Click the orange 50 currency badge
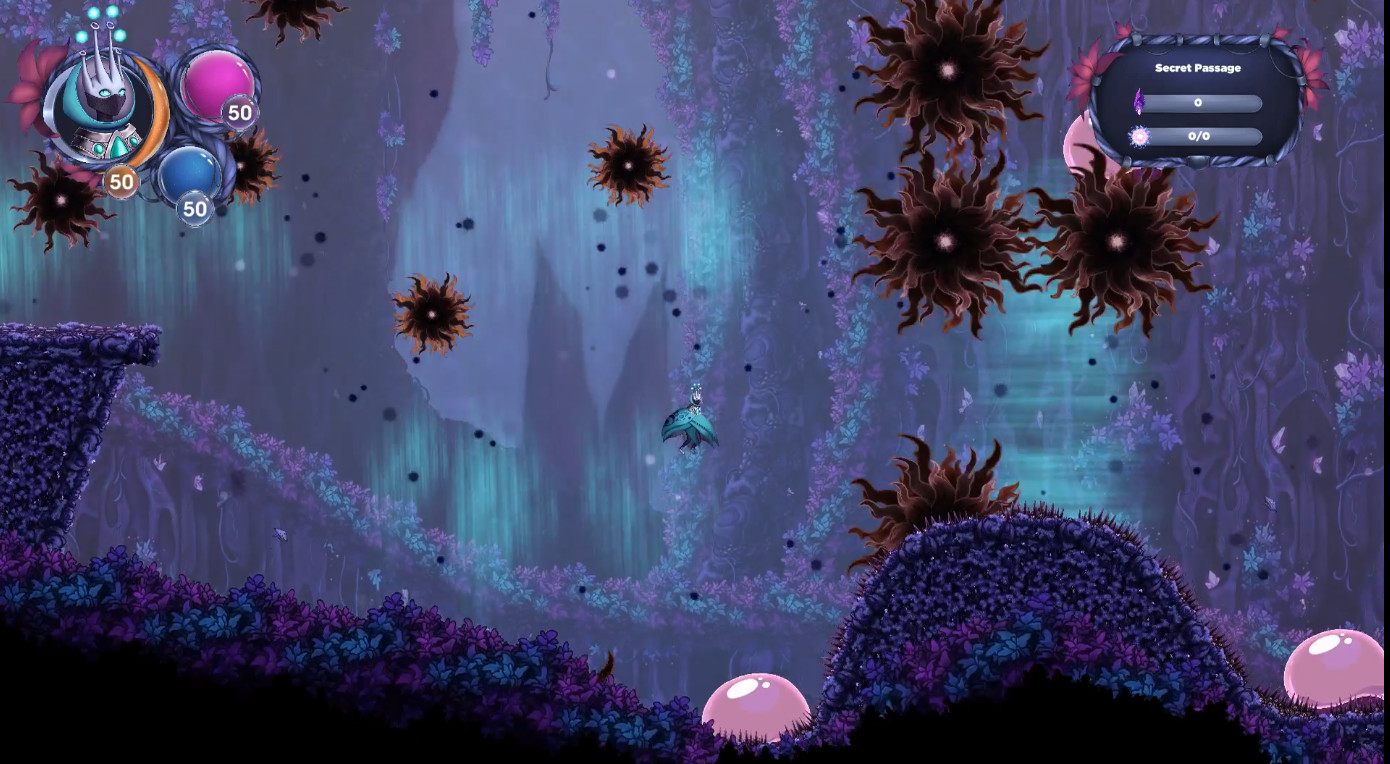This screenshot has width=1390, height=764. coord(120,182)
